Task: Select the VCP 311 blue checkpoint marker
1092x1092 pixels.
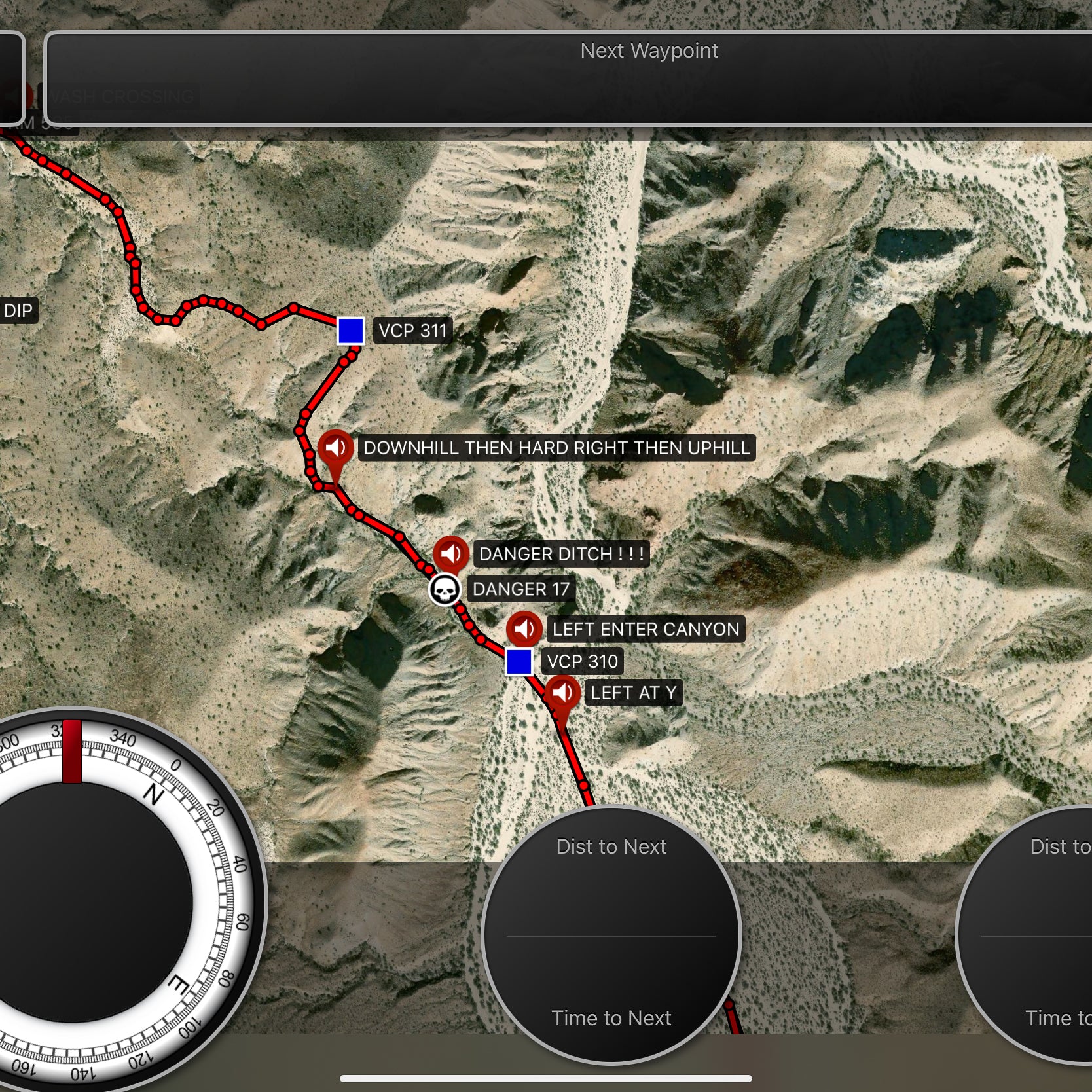Action: [x=351, y=331]
